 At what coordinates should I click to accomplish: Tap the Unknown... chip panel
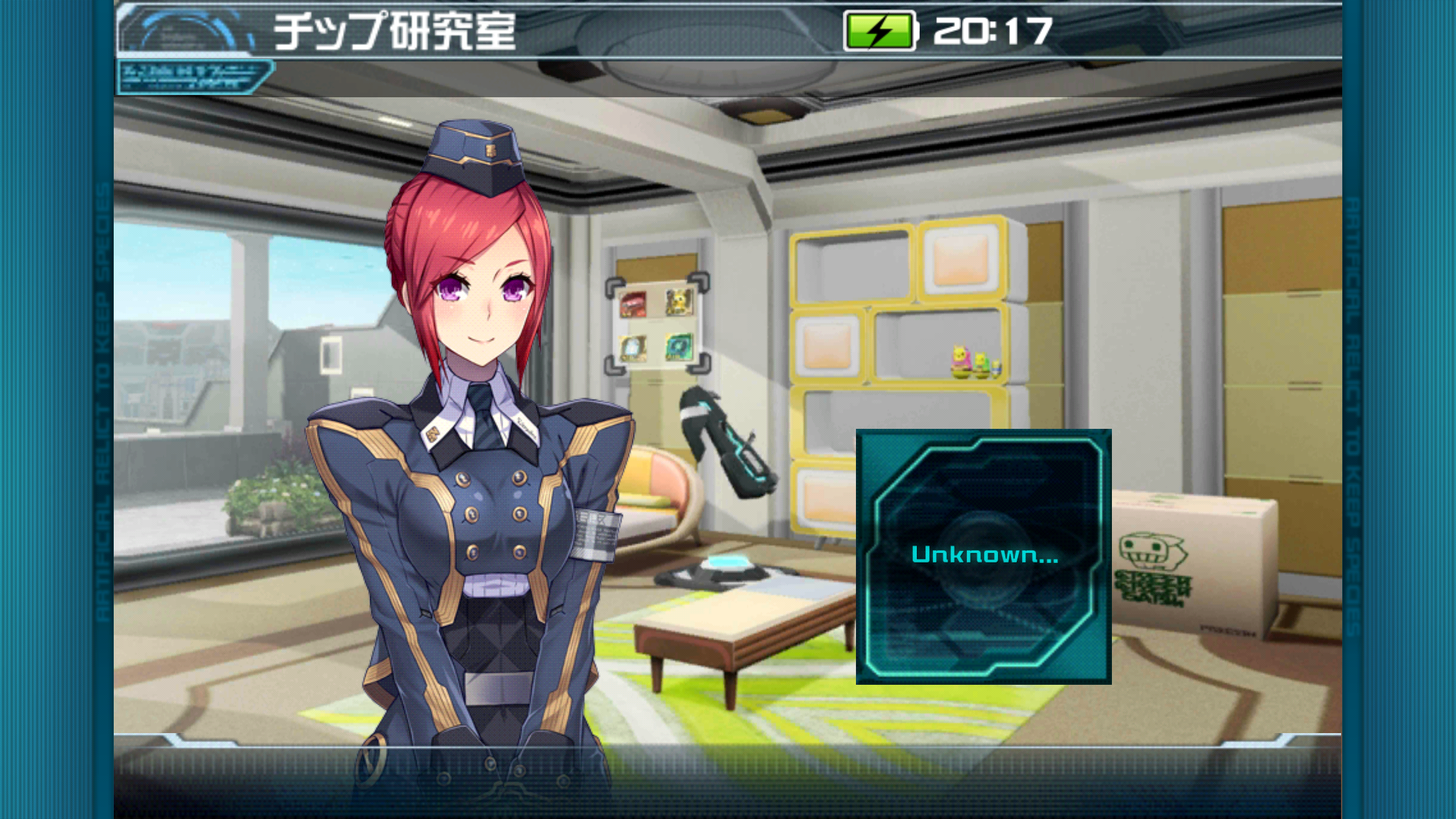983,556
